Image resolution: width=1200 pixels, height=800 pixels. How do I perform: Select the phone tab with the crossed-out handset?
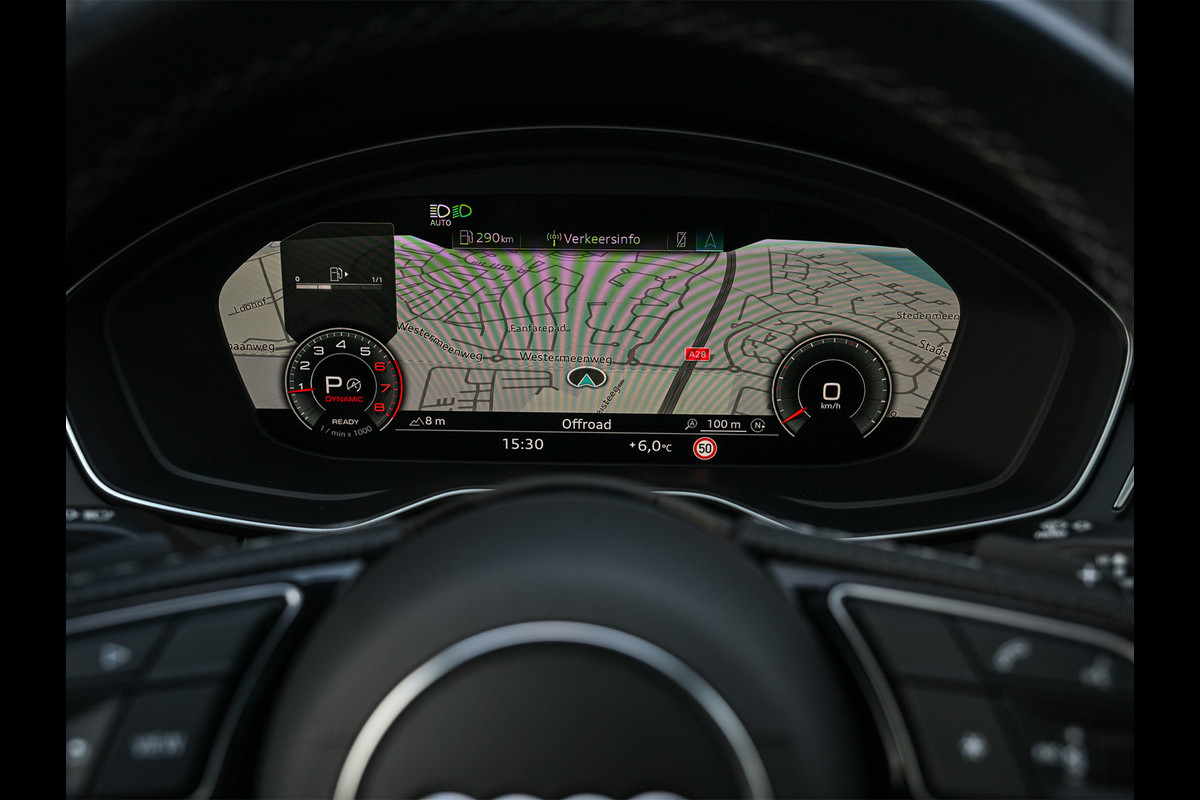click(682, 239)
